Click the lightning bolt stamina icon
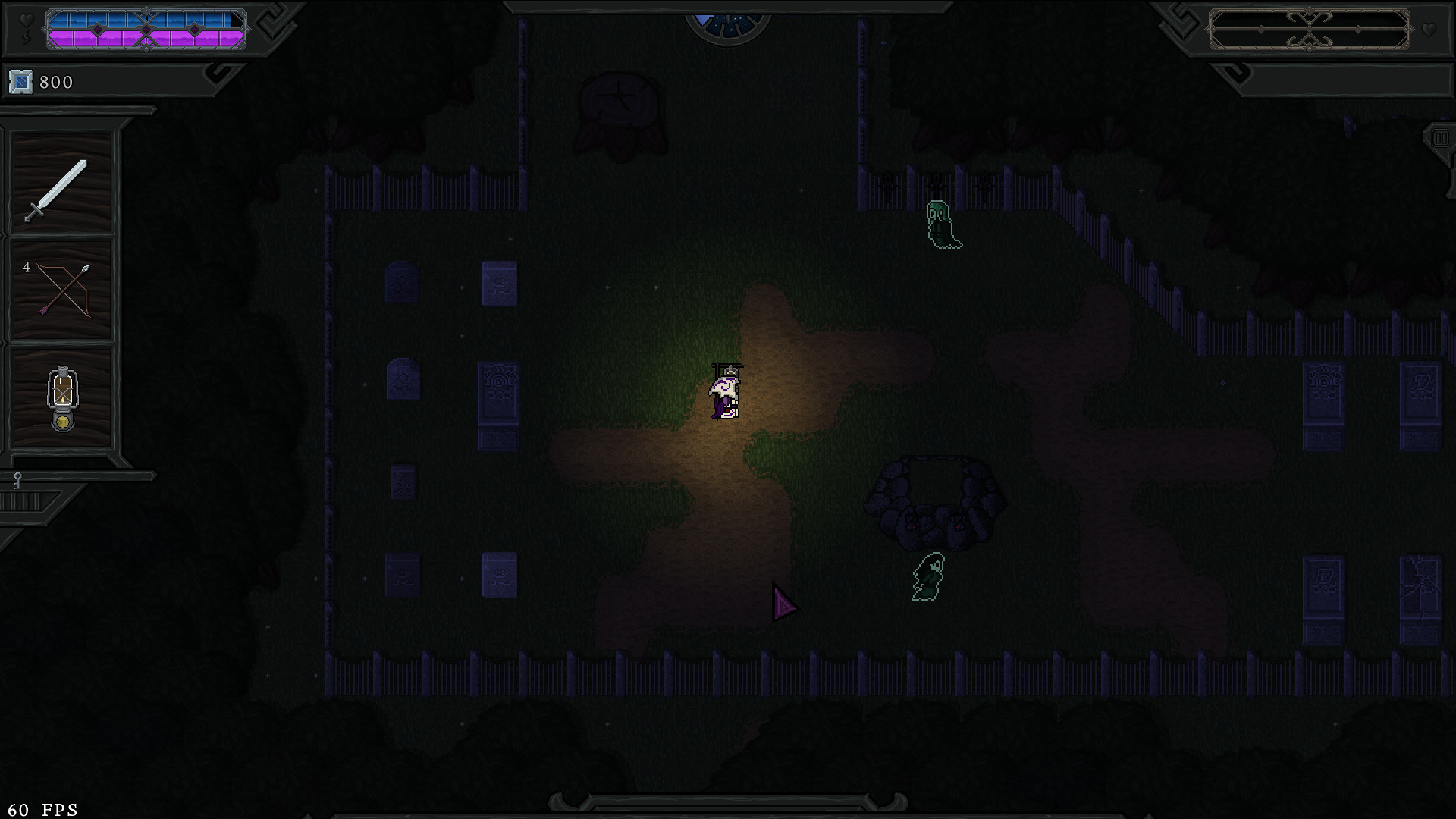This screenshot has height=819, width=1456. [26, 36]
